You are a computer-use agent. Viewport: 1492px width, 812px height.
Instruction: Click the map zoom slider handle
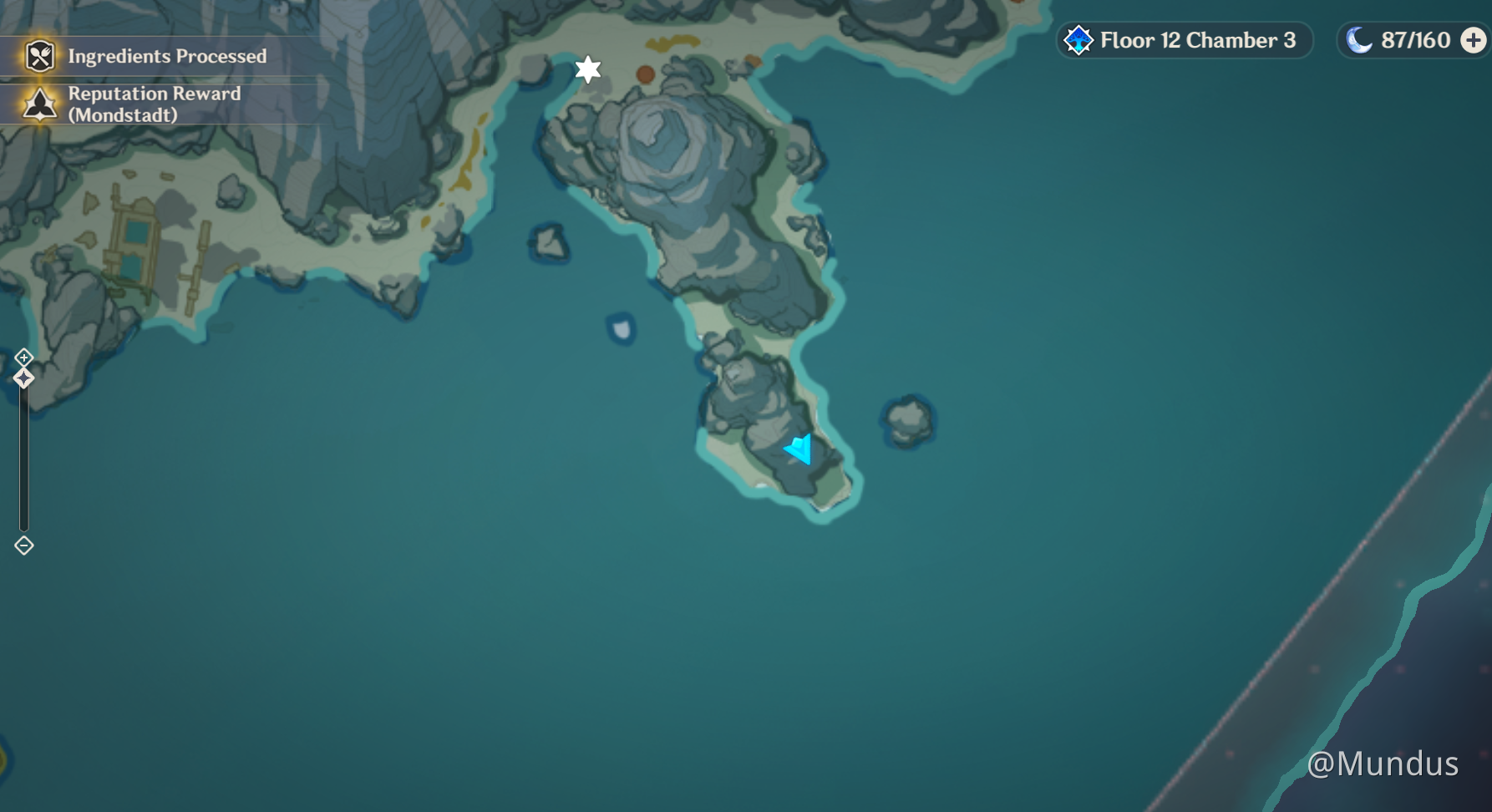click(23, 378)
